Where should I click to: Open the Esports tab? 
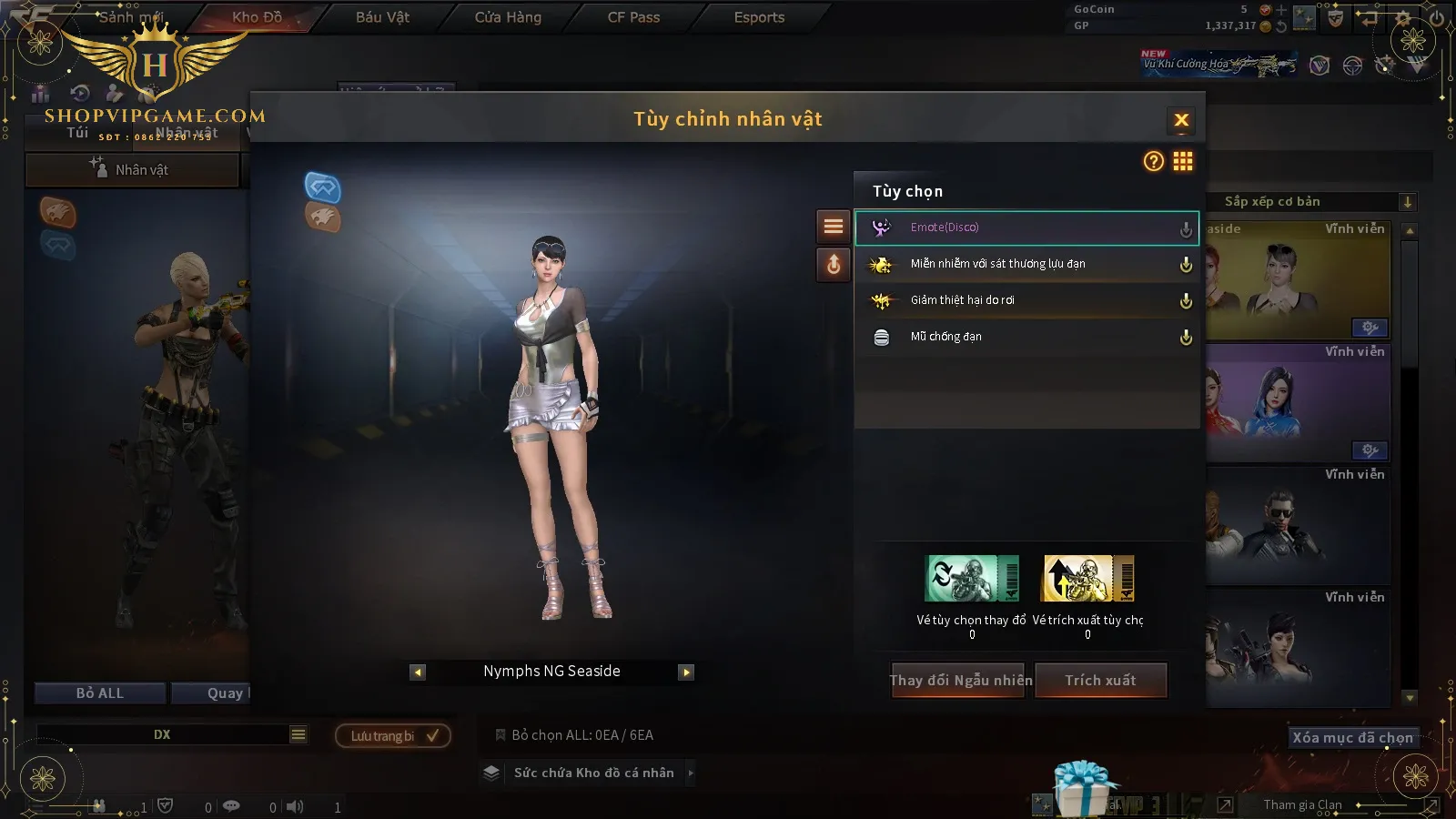point(759,17)
